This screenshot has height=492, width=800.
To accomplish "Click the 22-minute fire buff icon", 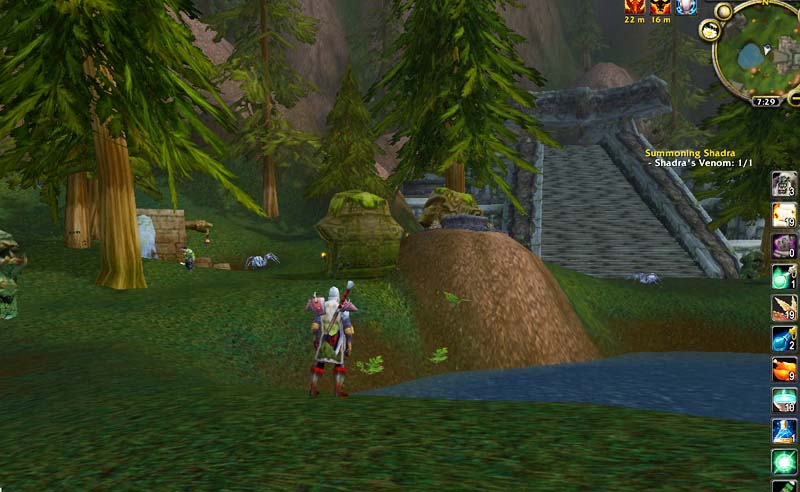I will 635,6.
